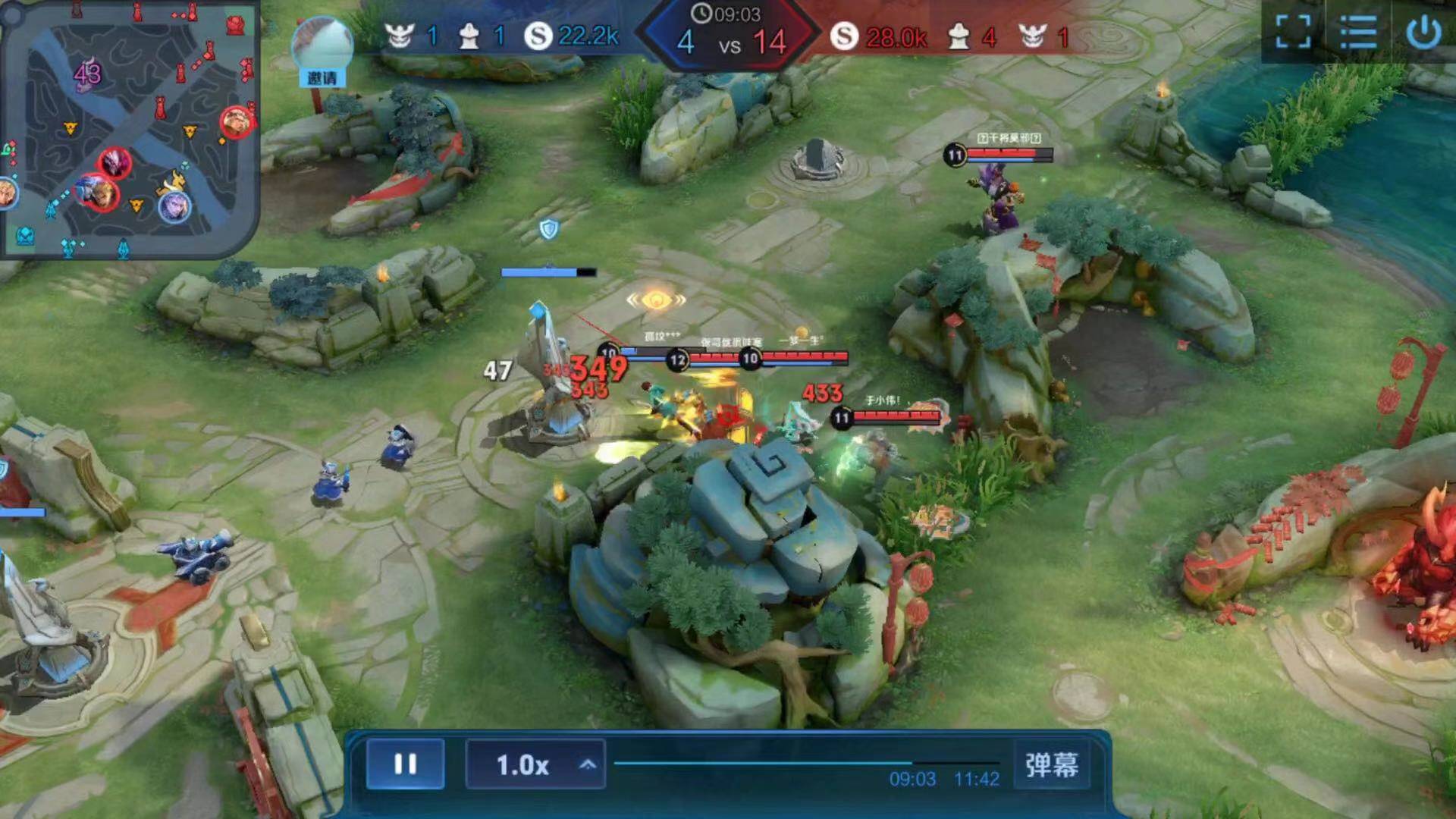Click blue team's gold S icon
1456x819 pixels.
click(540, 36)
